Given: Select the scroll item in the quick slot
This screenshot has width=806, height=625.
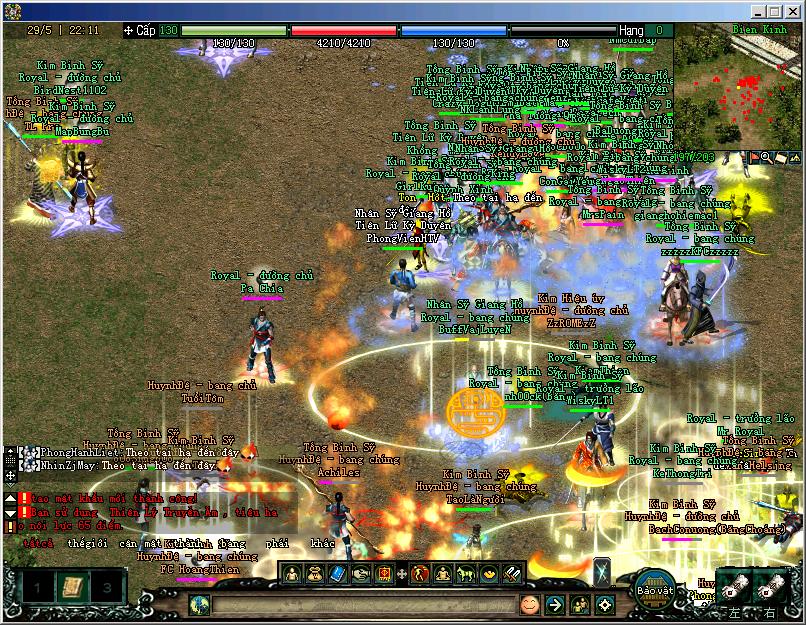Looking at the screenshot, I should click(x=72, y=586).
